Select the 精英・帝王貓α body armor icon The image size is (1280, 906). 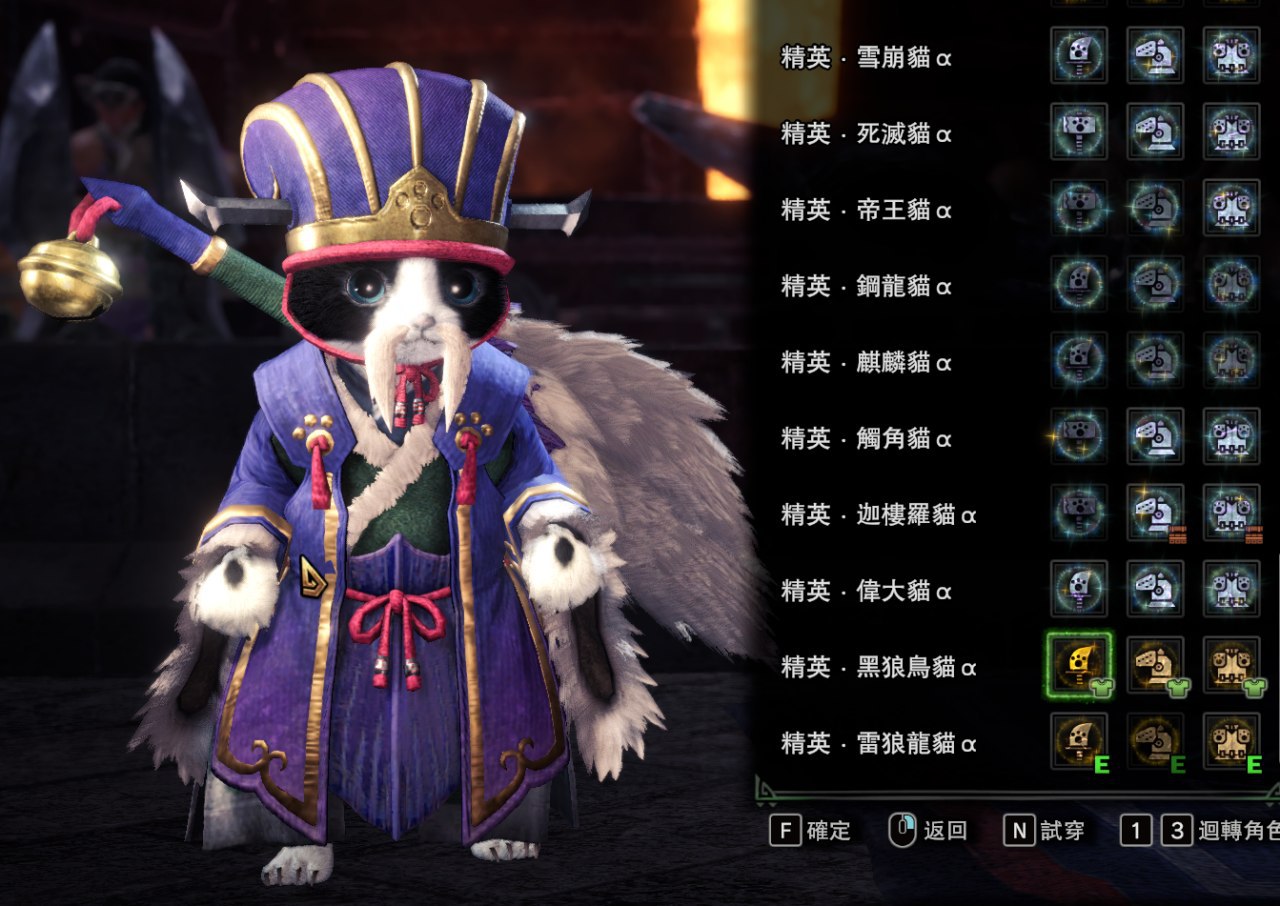coord(1231,208)
